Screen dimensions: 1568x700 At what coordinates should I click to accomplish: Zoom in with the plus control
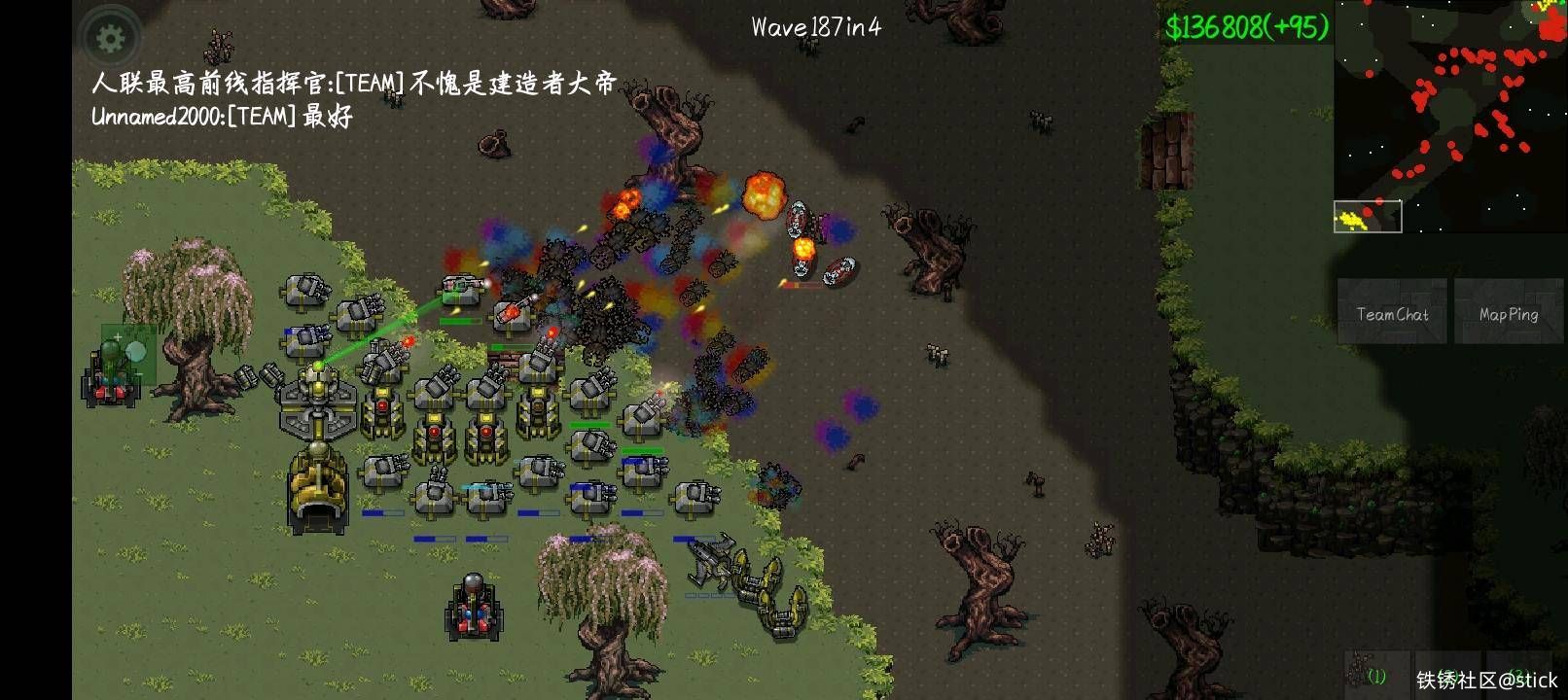pos(118,337)
